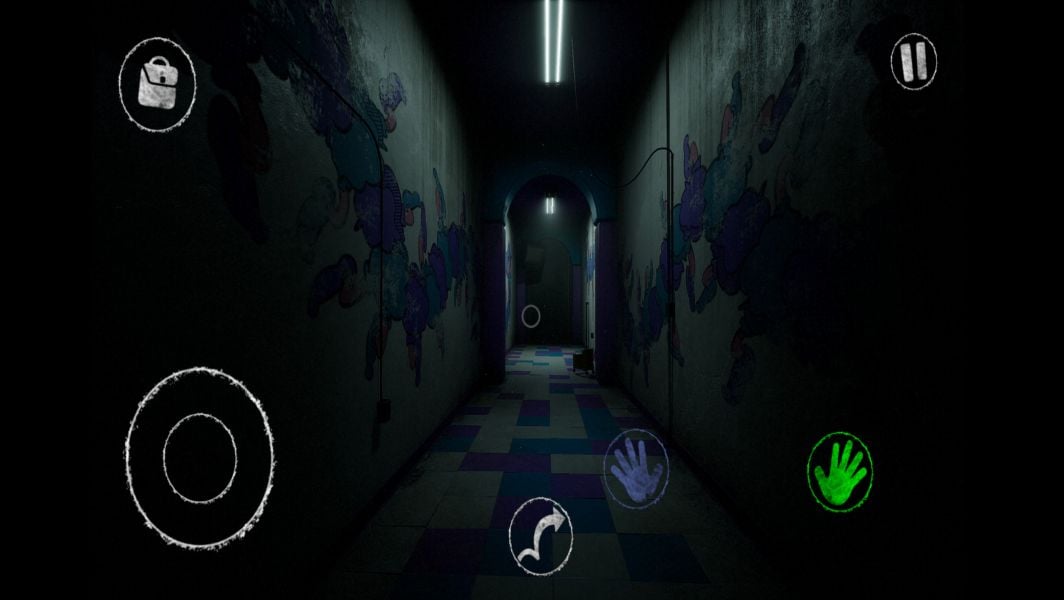Viewport: 1064px width, 600px height.
Task: Open the backpack inventory
Action: pyautogui.click(x=157, y=83)
